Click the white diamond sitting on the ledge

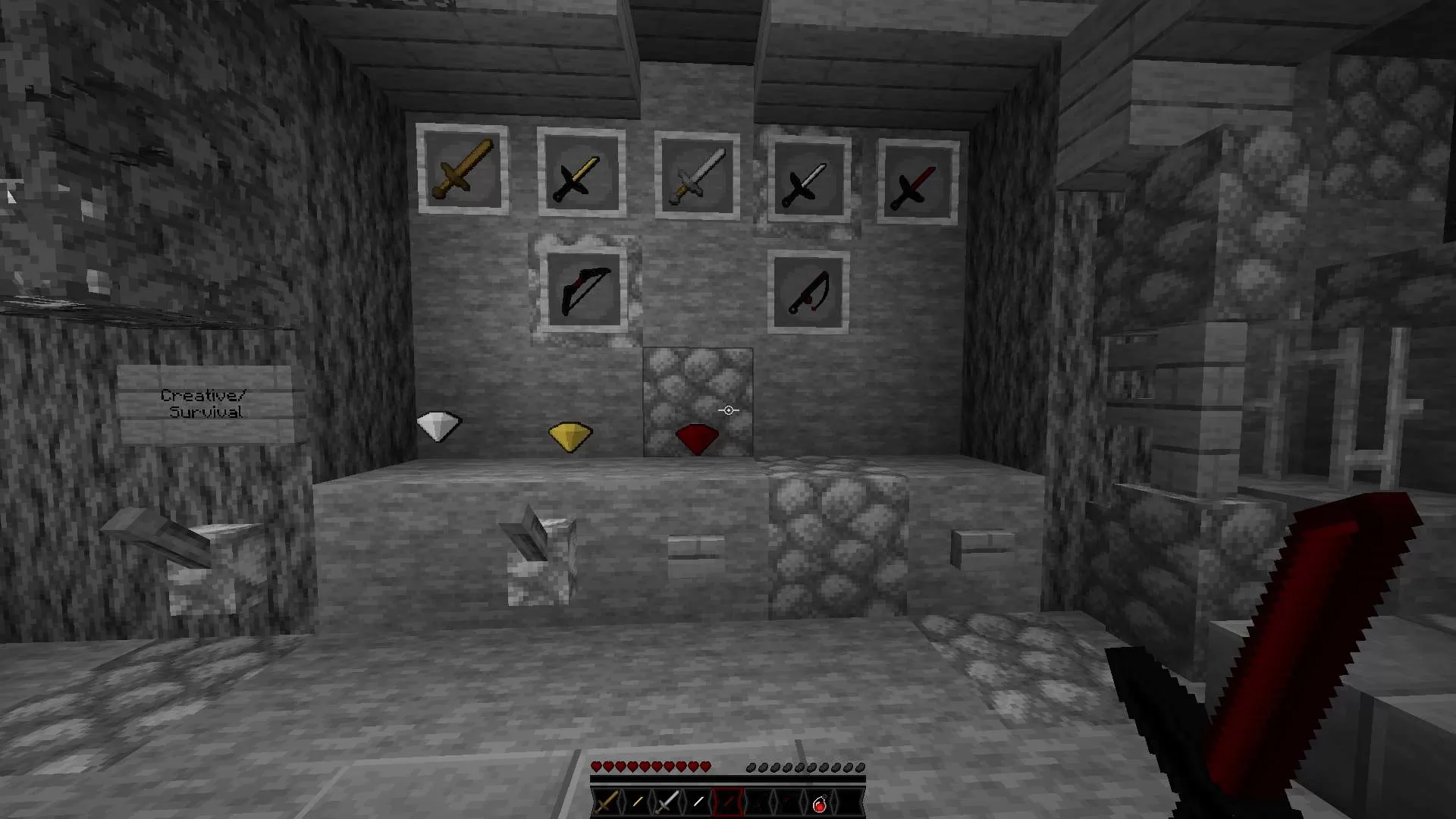click(438, 427)
